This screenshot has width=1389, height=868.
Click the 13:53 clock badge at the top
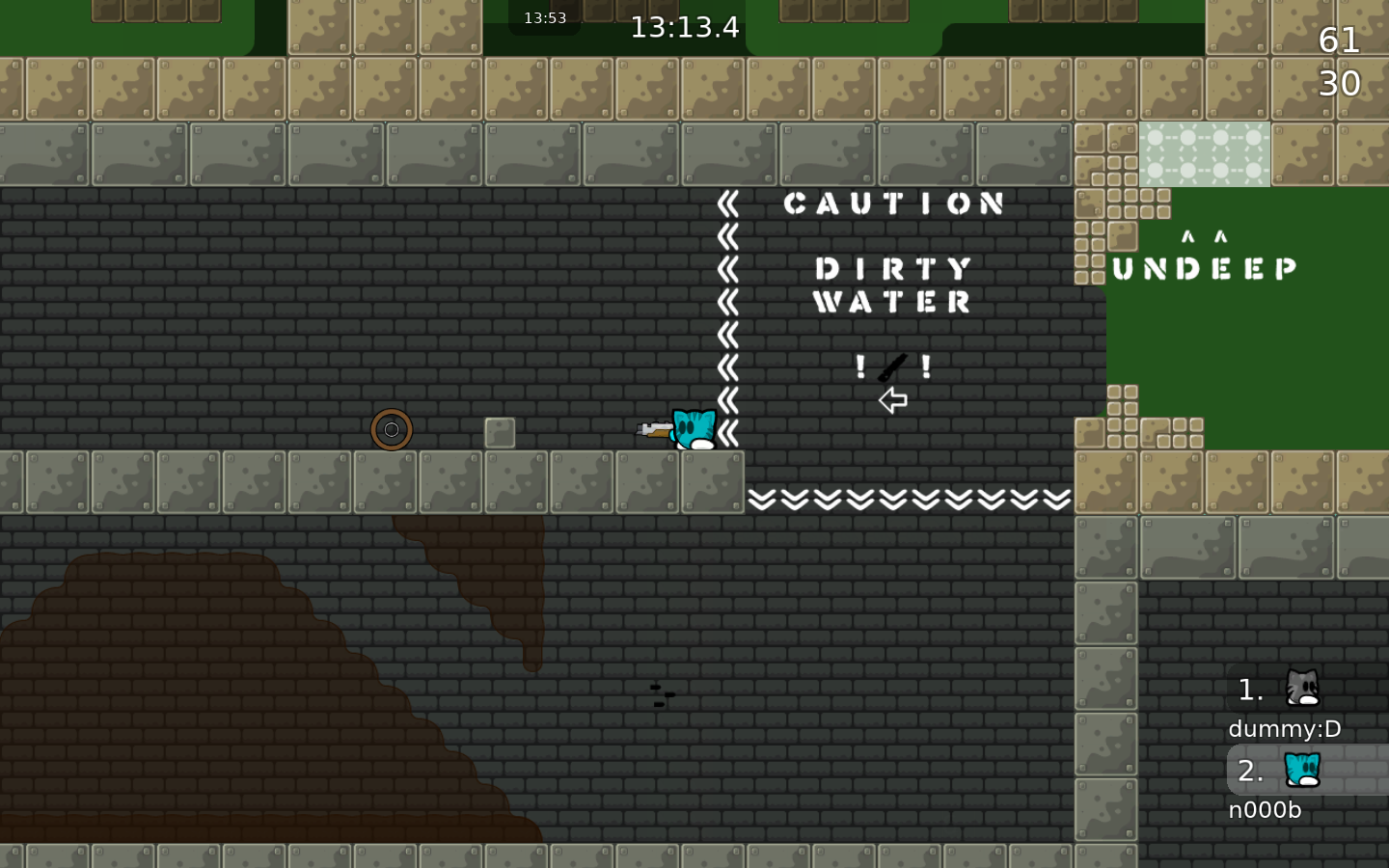point(543,16)
